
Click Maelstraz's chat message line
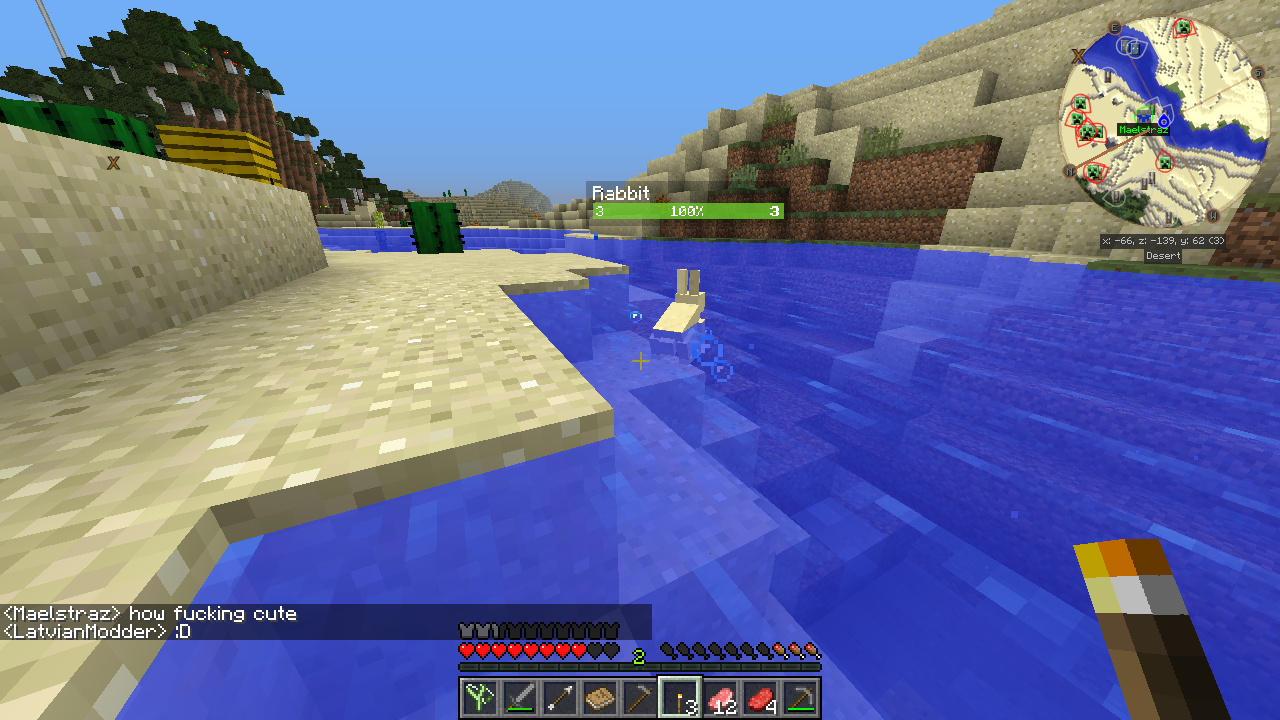click(150, 614)
